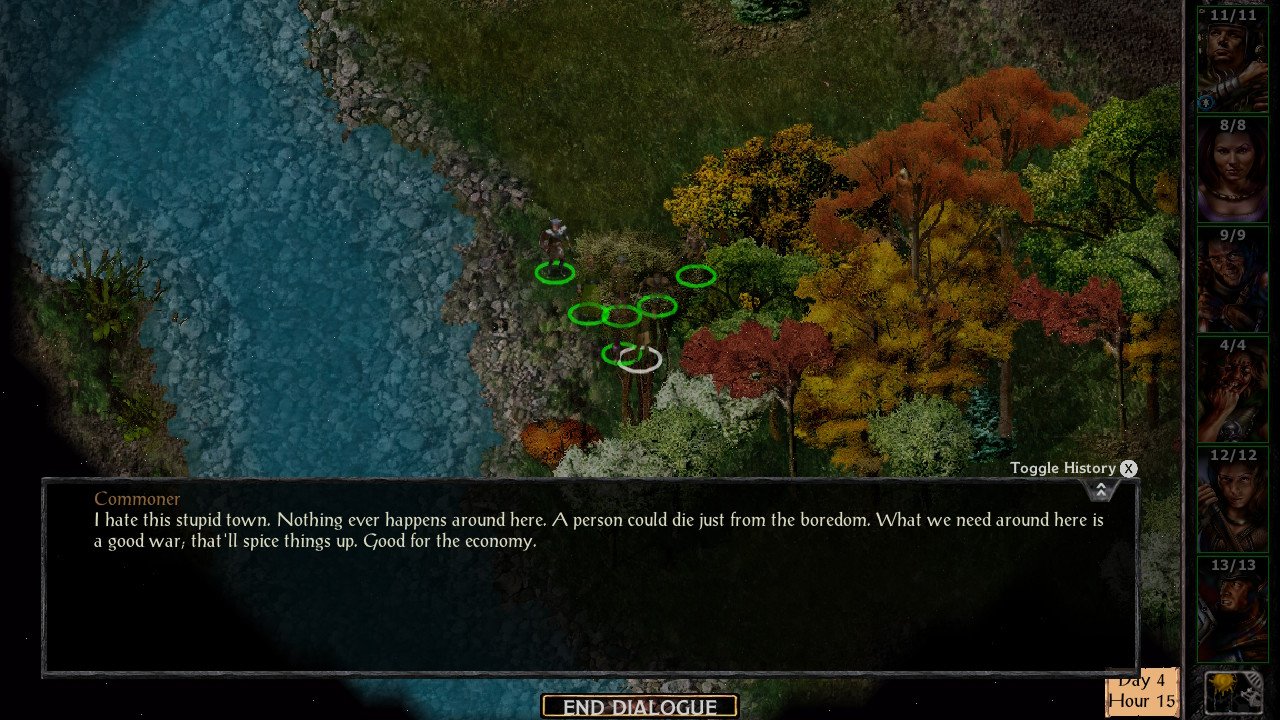The height and width of the screenshot is (720, 1280).
Task: Click the rightmost green selection circle
Action: (695, 277)
